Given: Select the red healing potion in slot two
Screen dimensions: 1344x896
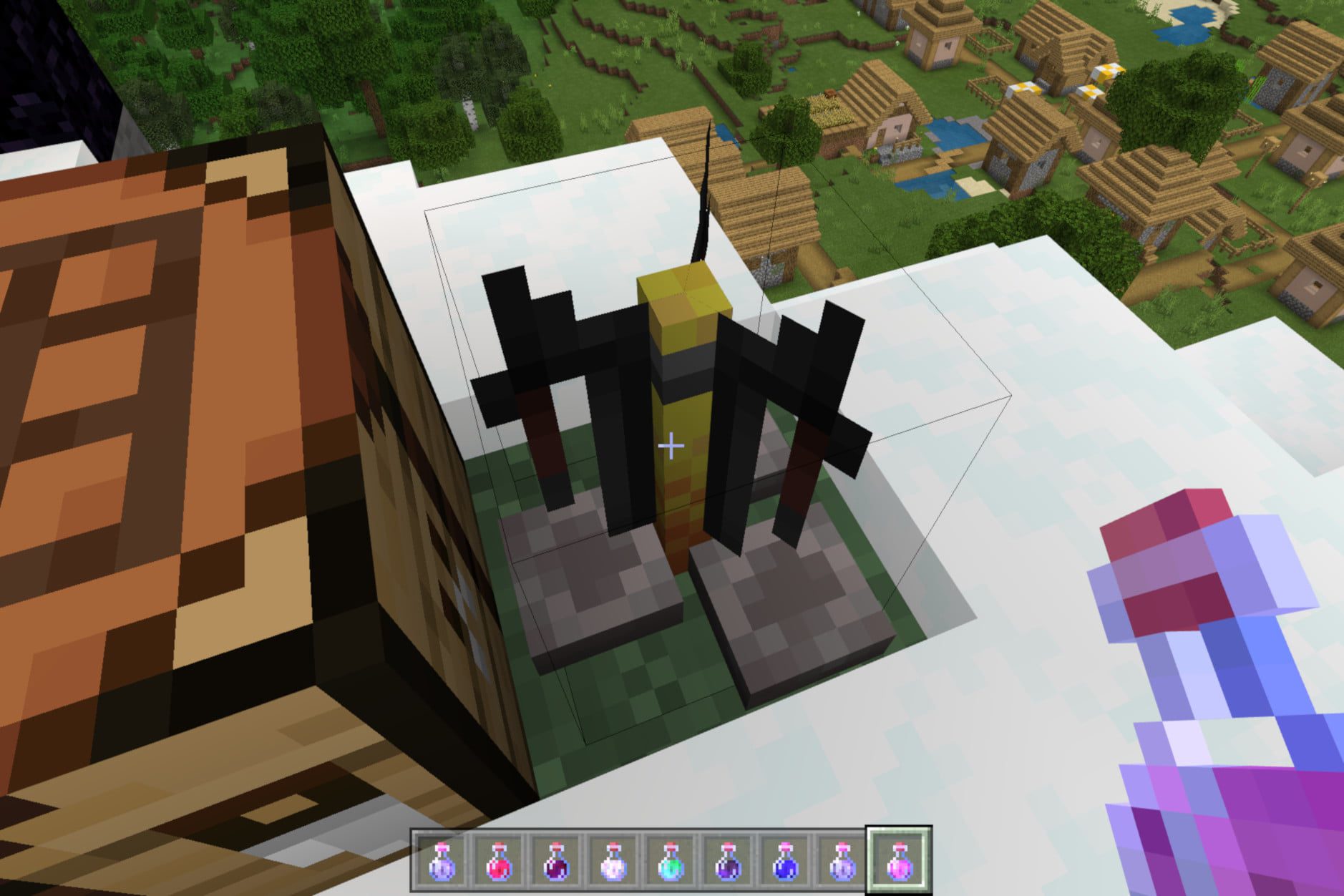Looking at the screenshot, I should [x=500, y=862].
